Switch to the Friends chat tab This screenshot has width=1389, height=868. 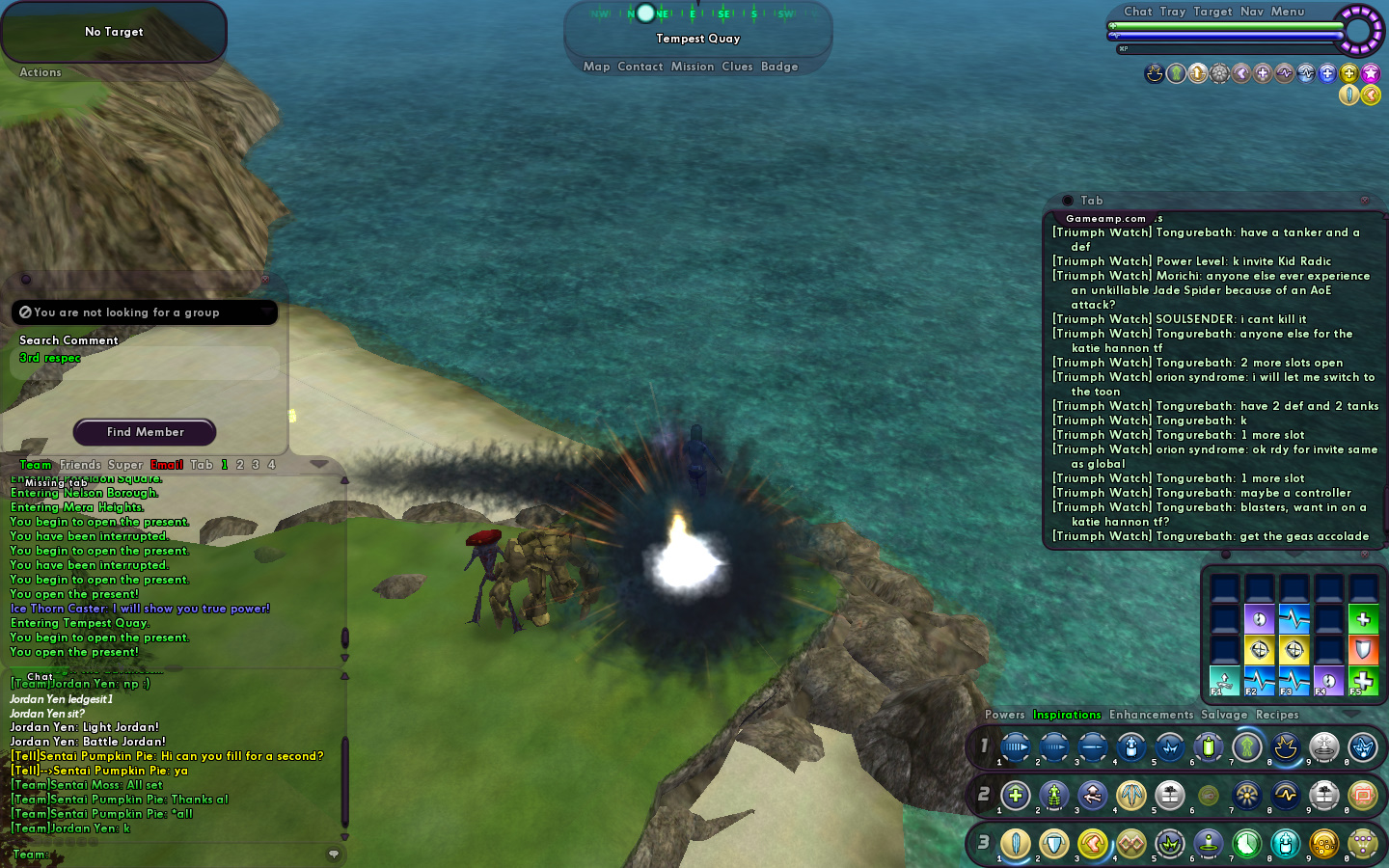(80, 465)
